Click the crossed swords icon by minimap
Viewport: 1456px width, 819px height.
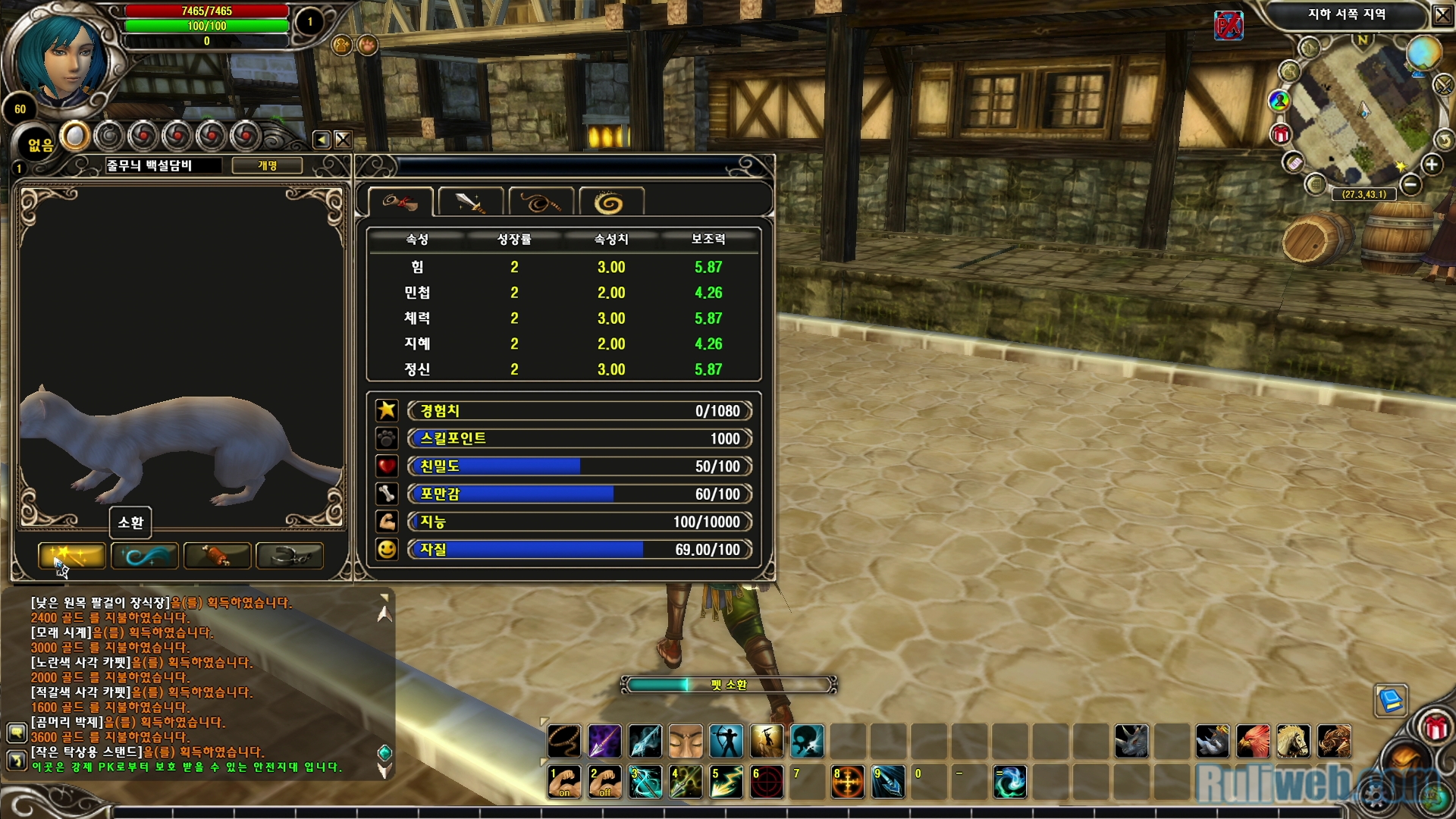coord(1443,84)
